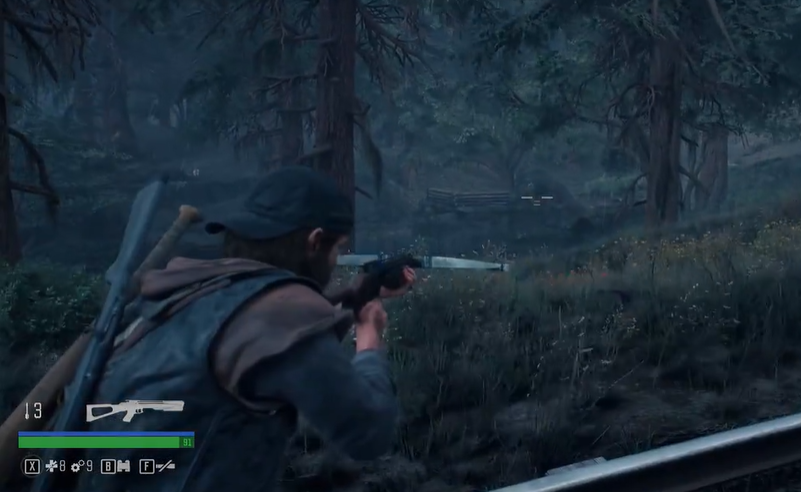This screenshot has width=801, height=492.
Task: Click the scrap gears crafting icon
Action: [x=77, y=466]
